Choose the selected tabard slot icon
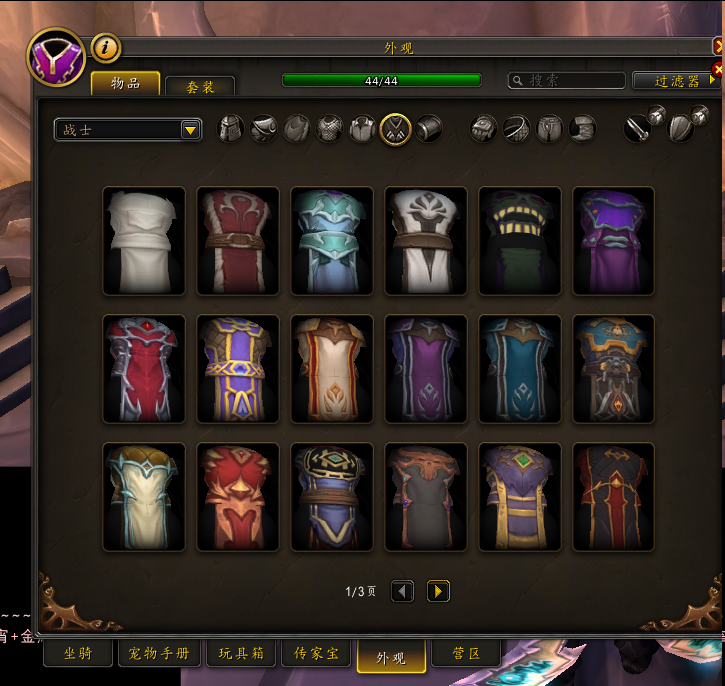Image resolution: width=725 pixels, height=686 pixels. coord(395,128)
